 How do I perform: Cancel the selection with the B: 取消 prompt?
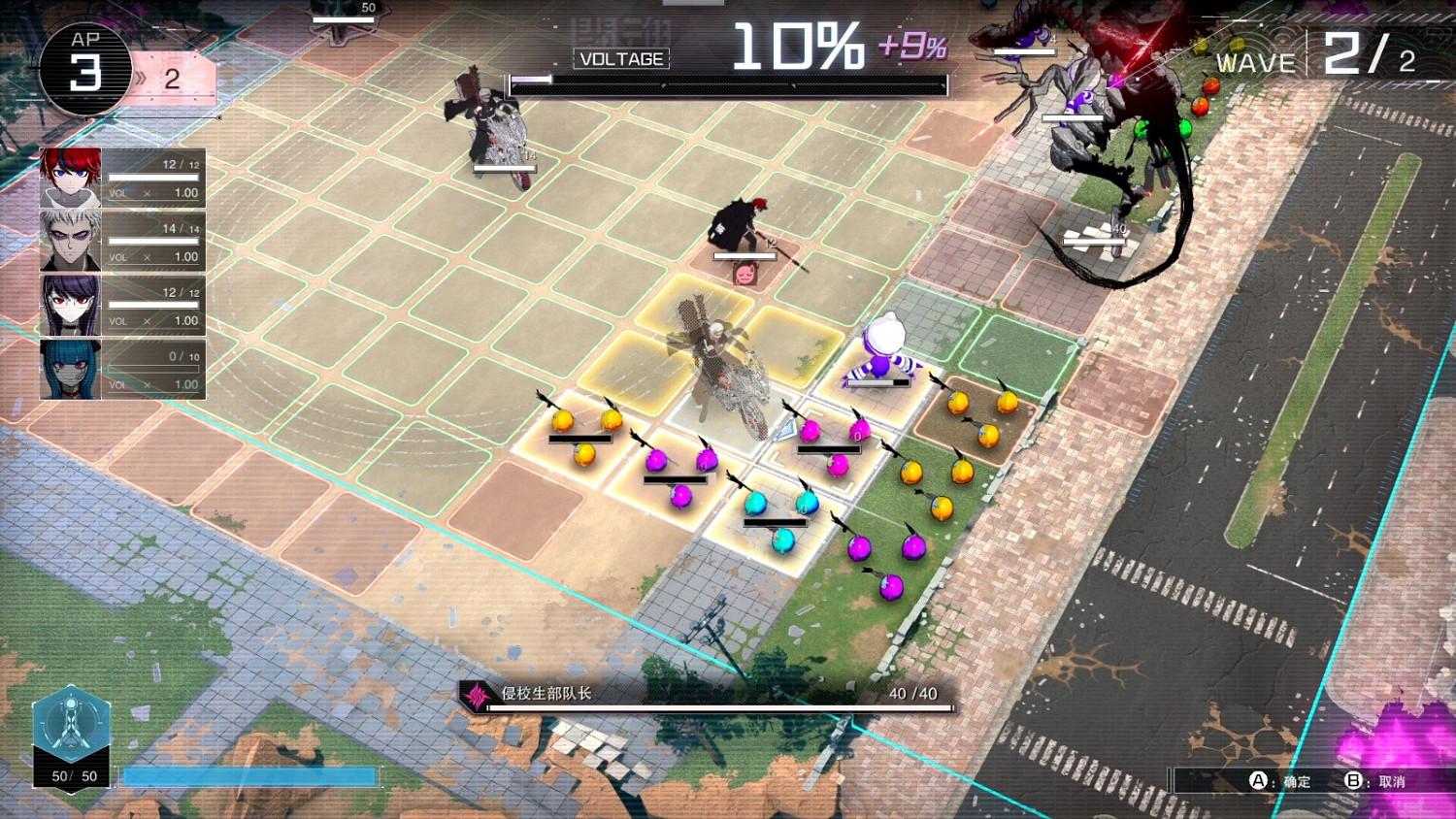click(1378, 778)
